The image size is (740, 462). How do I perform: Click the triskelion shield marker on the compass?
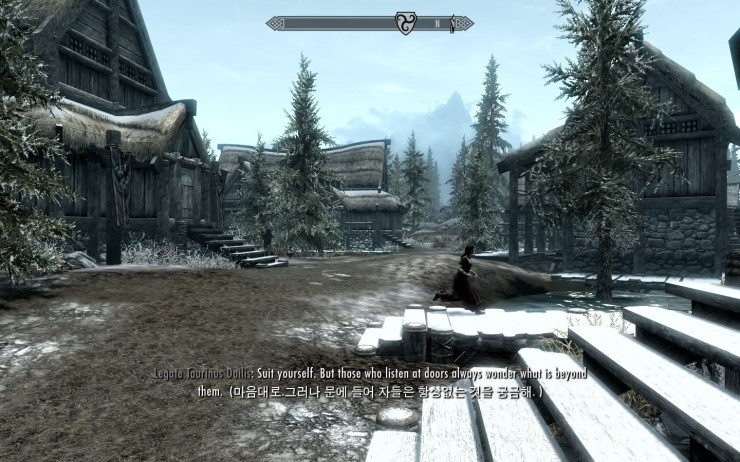tap(407, 22)
